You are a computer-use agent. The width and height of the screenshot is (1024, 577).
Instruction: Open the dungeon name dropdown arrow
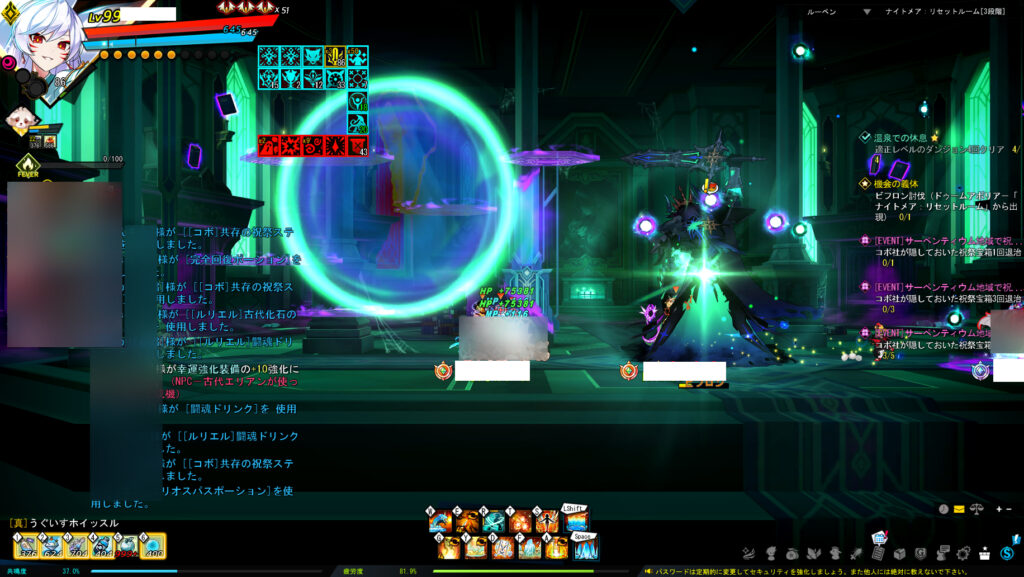click(867, 12)
